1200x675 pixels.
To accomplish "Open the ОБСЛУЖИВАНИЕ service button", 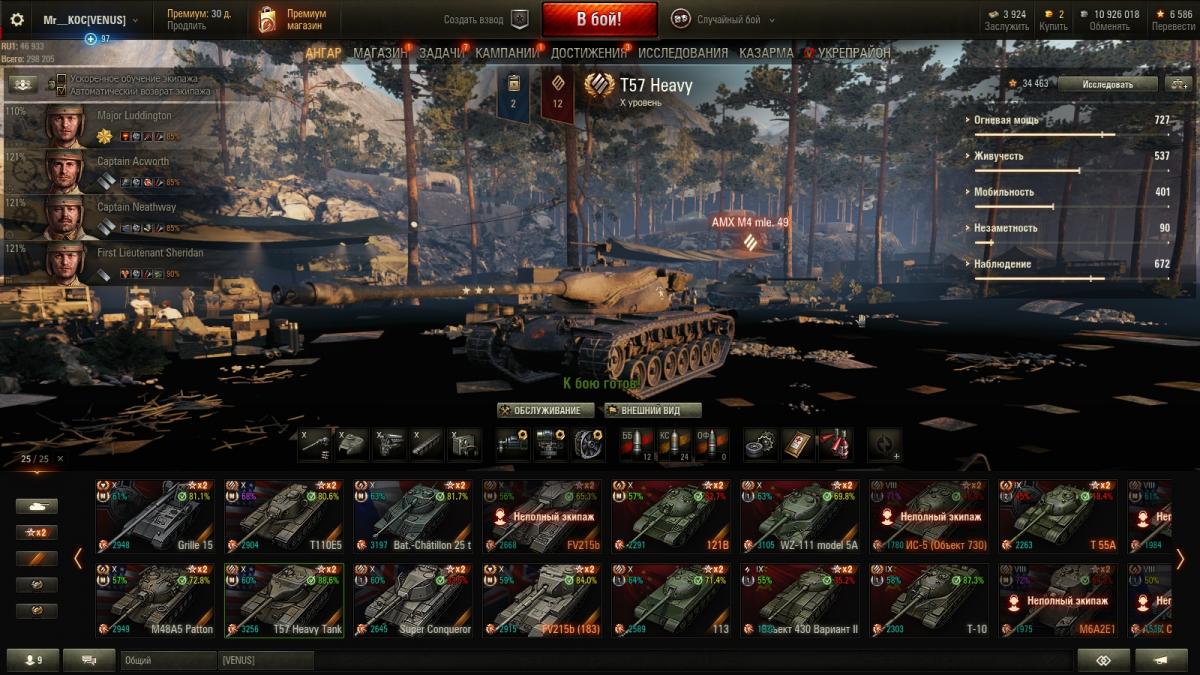I will pos(546,410).
